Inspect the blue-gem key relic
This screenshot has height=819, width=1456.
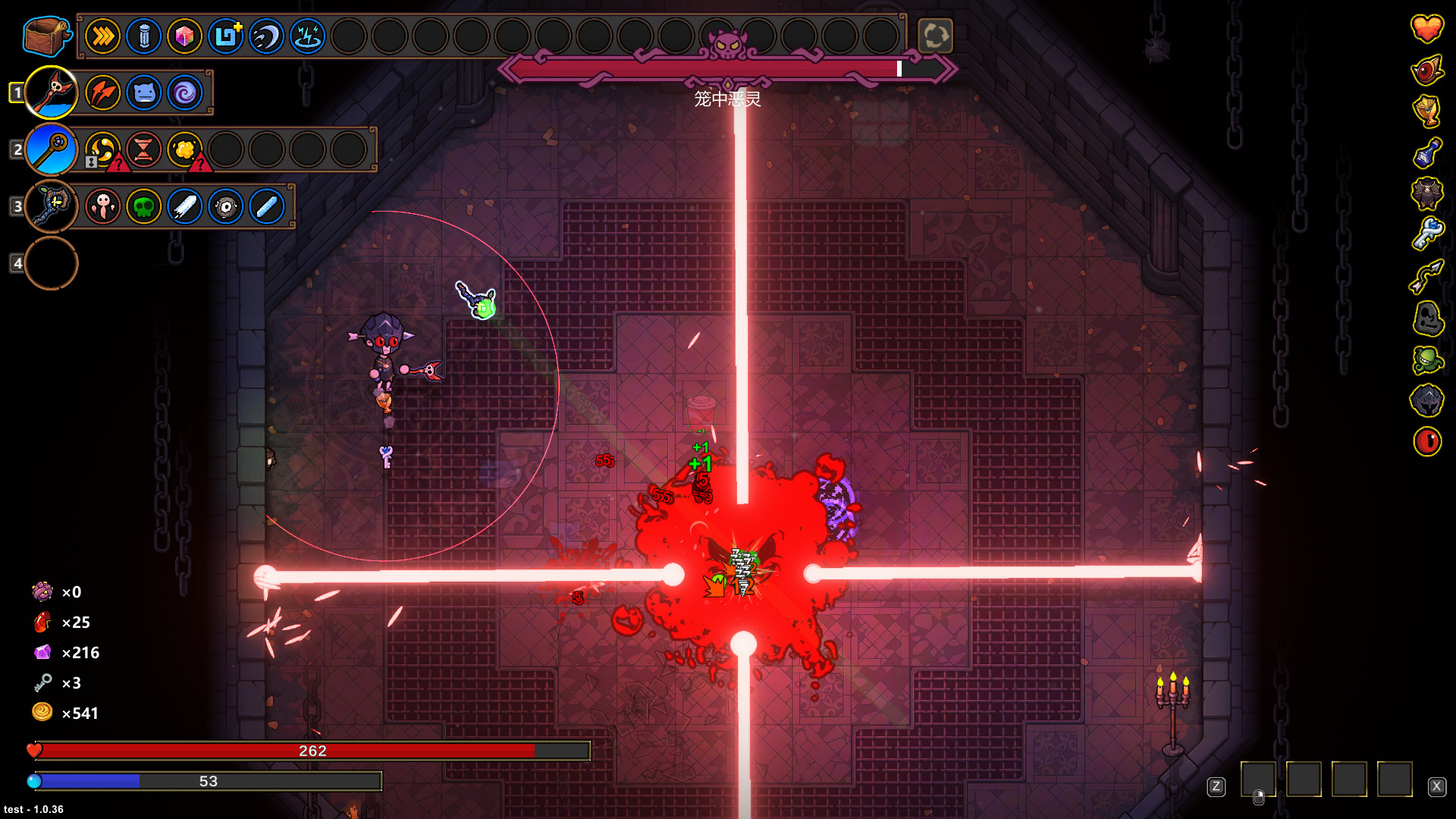(x=1426, y=234)
